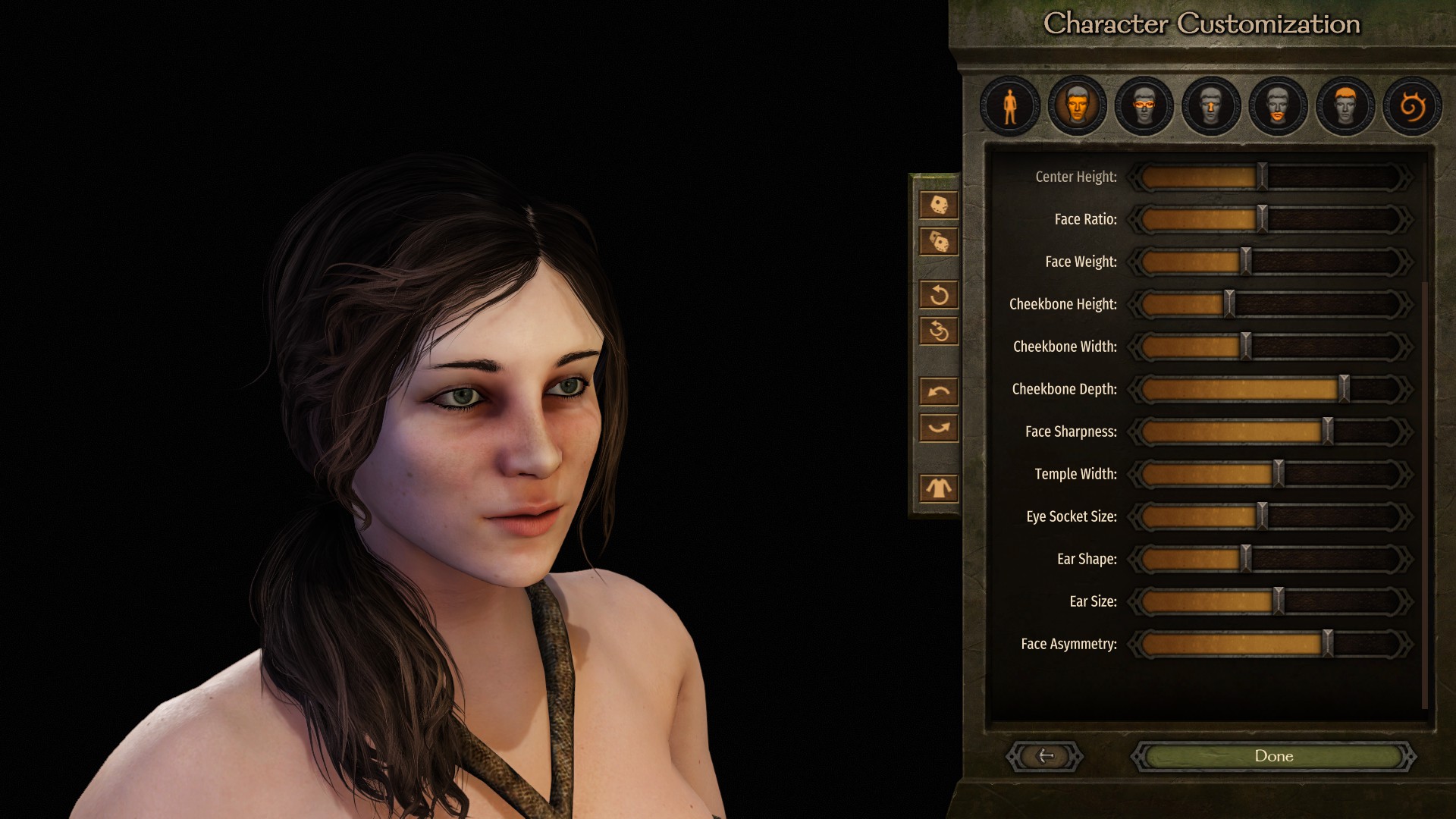
Task: Set the Eye Socket Size slider
Action: tap(1262, 516)
